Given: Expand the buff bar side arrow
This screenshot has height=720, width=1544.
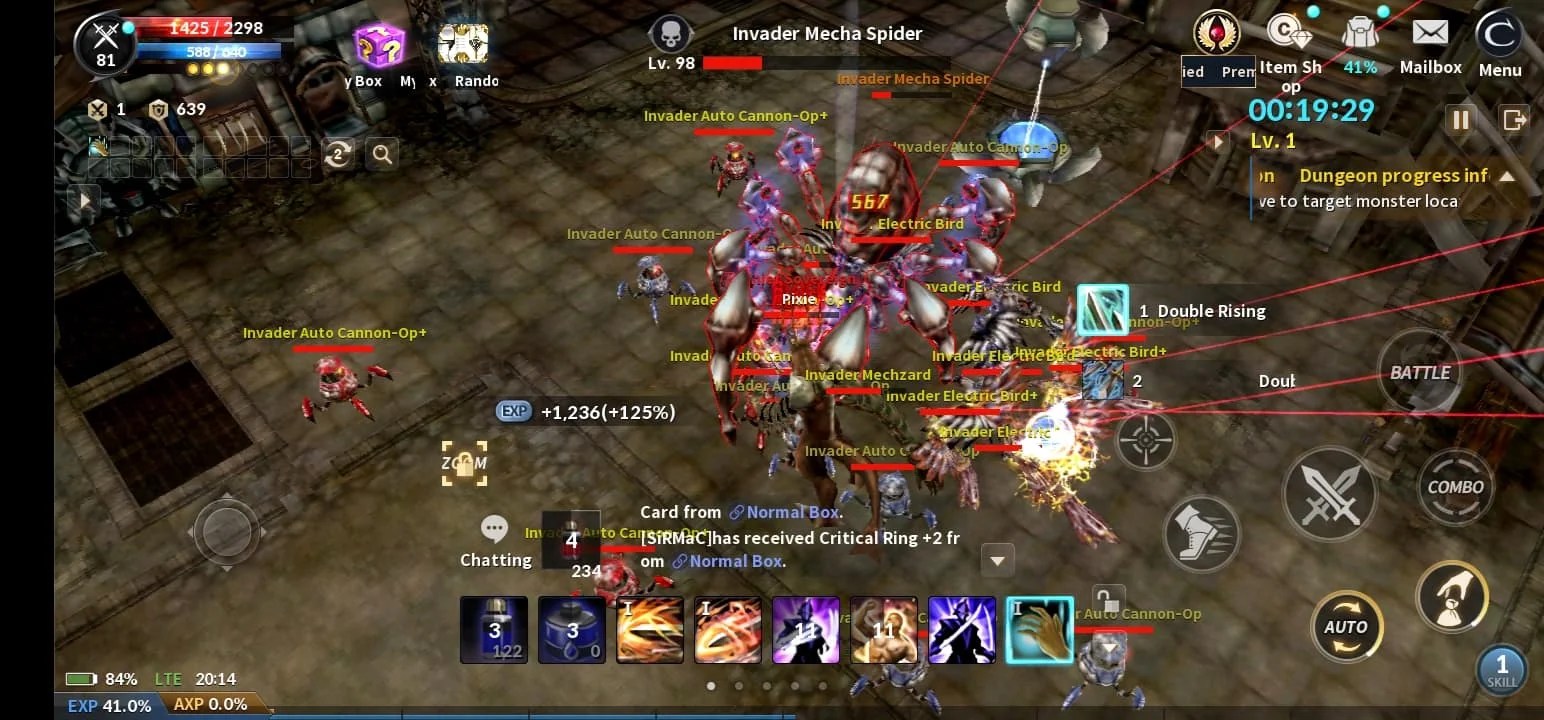Looking at the screenshot, I should coord(85,197).
